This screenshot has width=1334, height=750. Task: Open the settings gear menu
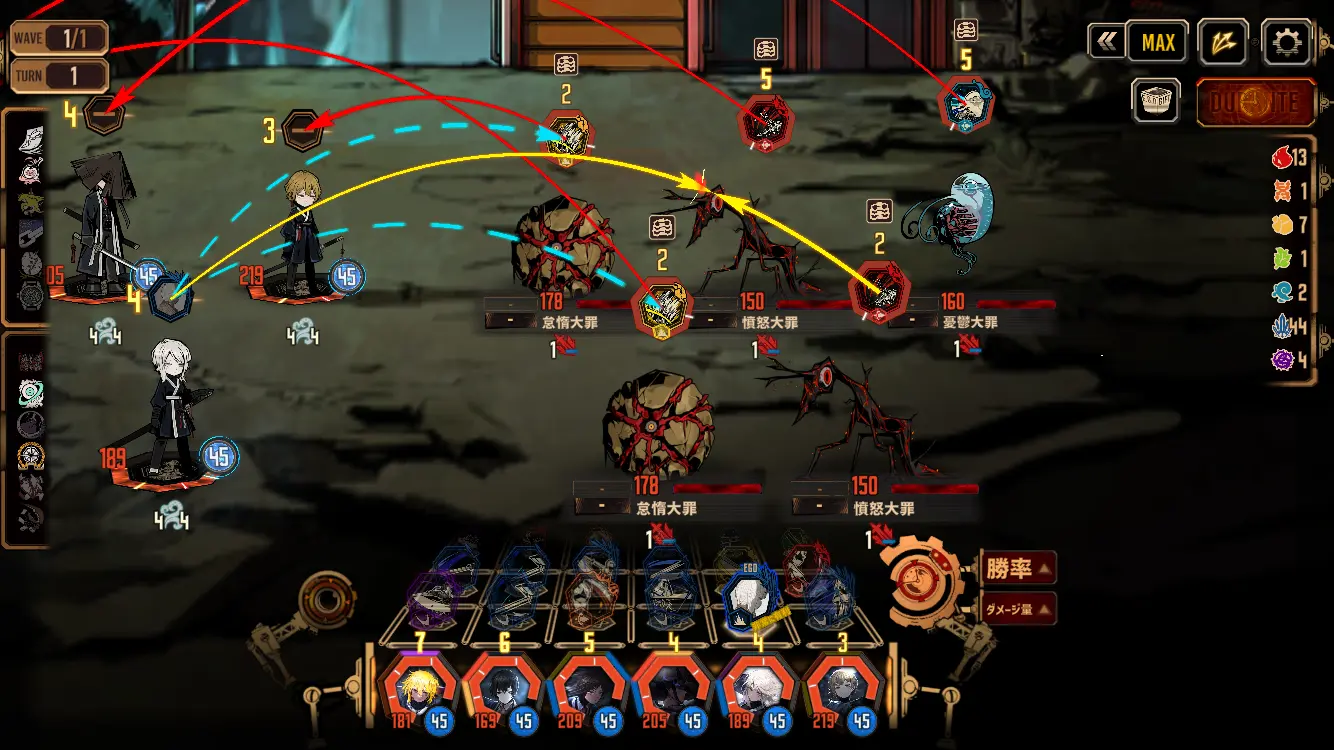[1286, 43]
